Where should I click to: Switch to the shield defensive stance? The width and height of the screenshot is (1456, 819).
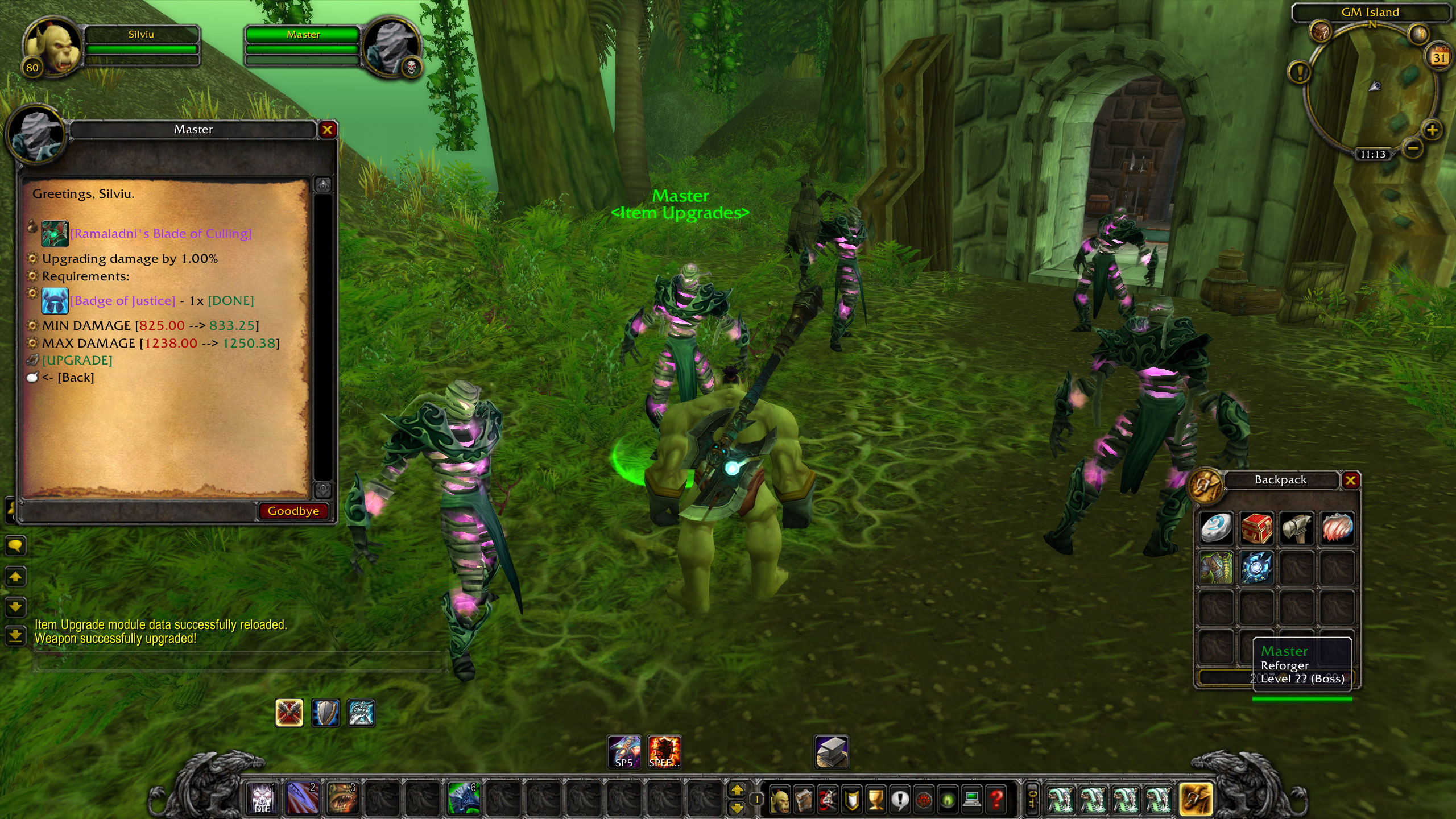(325, 713)
